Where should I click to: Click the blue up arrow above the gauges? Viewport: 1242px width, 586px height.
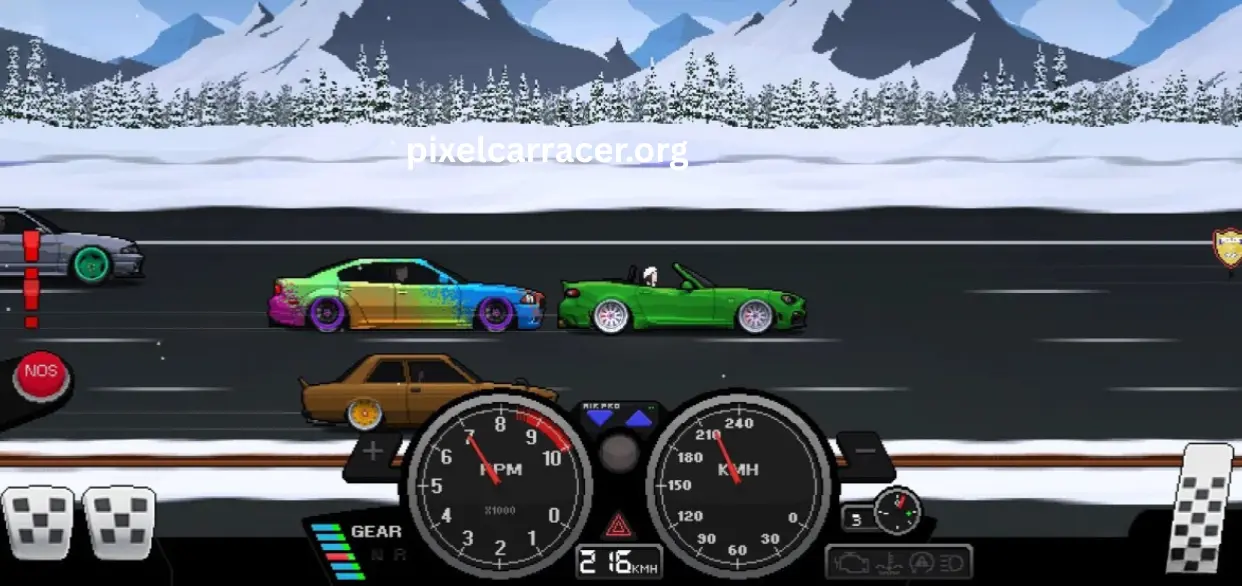pos(638,418)
